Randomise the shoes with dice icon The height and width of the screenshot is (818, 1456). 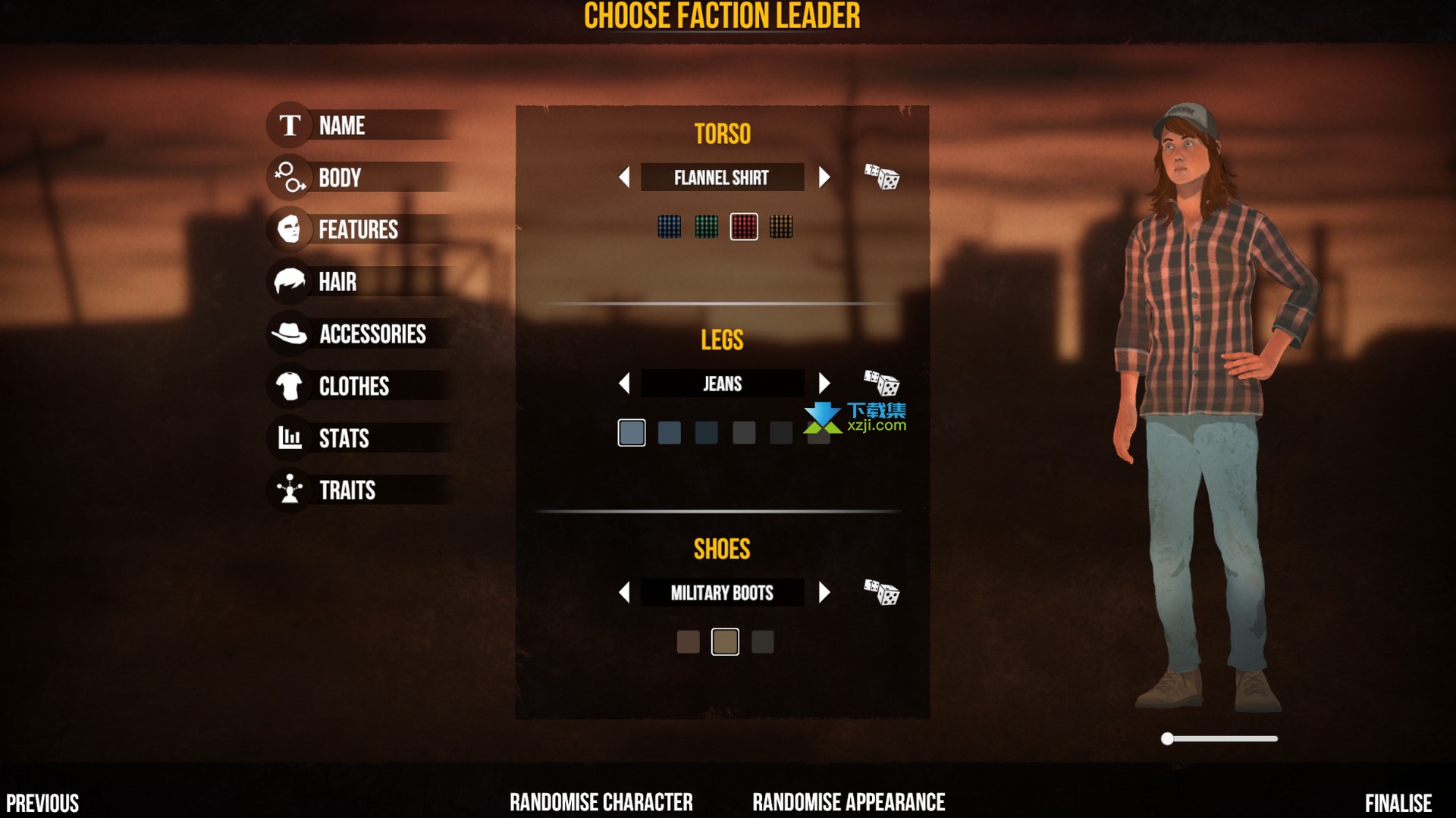click(x=881, y=593)
